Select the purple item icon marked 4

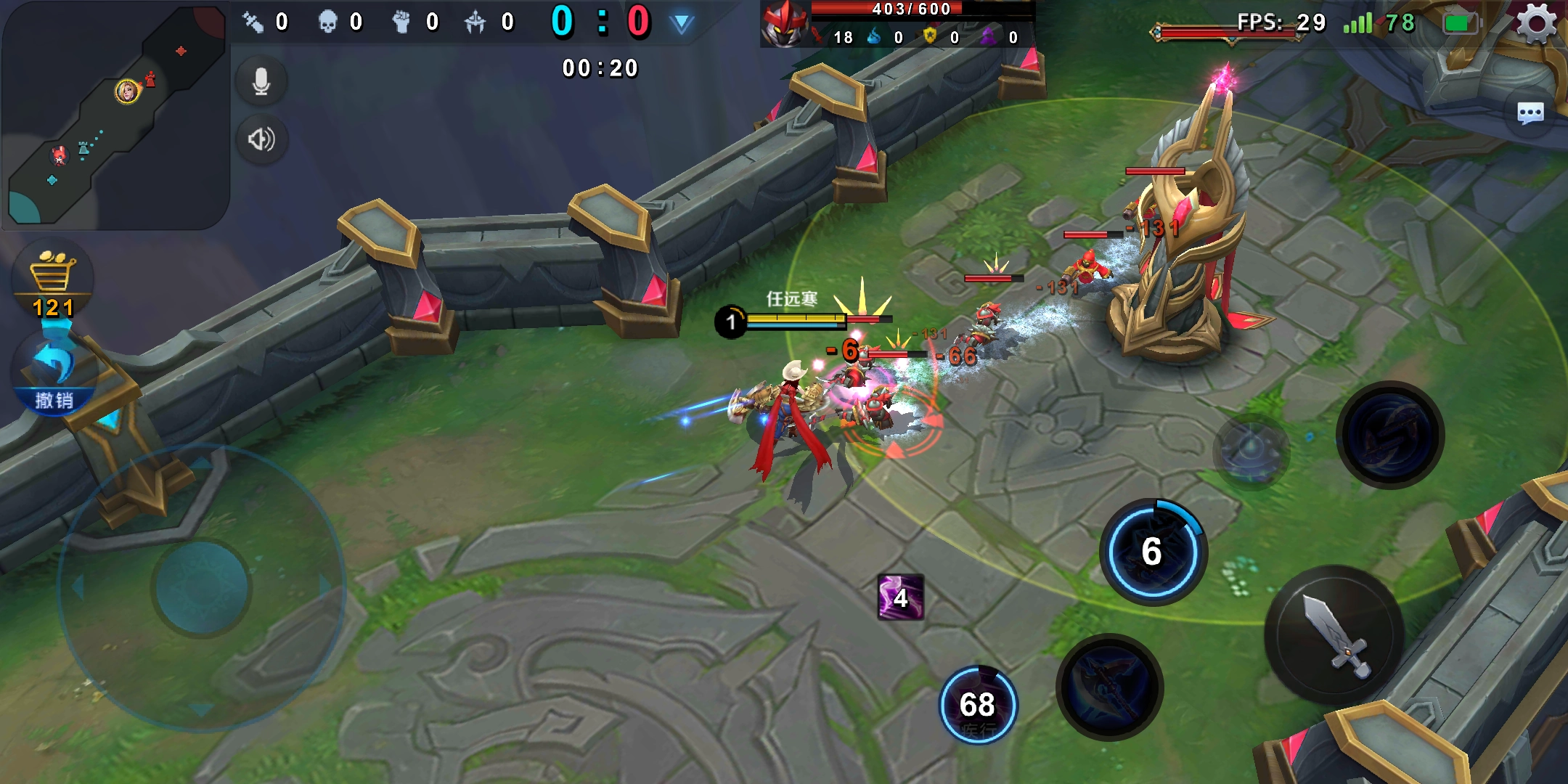(x=900, y=597)
